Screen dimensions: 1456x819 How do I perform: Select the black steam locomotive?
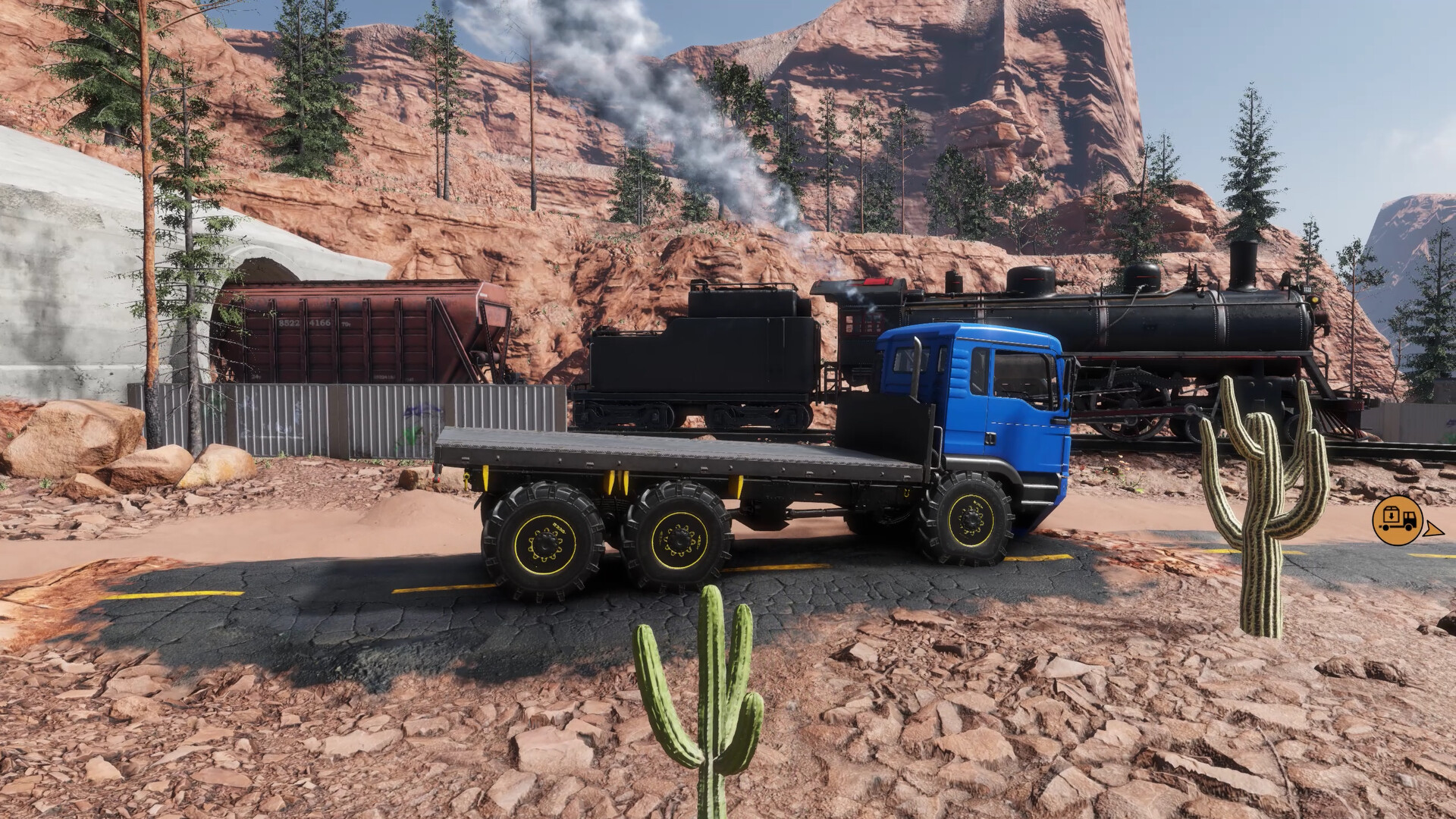1183,326
